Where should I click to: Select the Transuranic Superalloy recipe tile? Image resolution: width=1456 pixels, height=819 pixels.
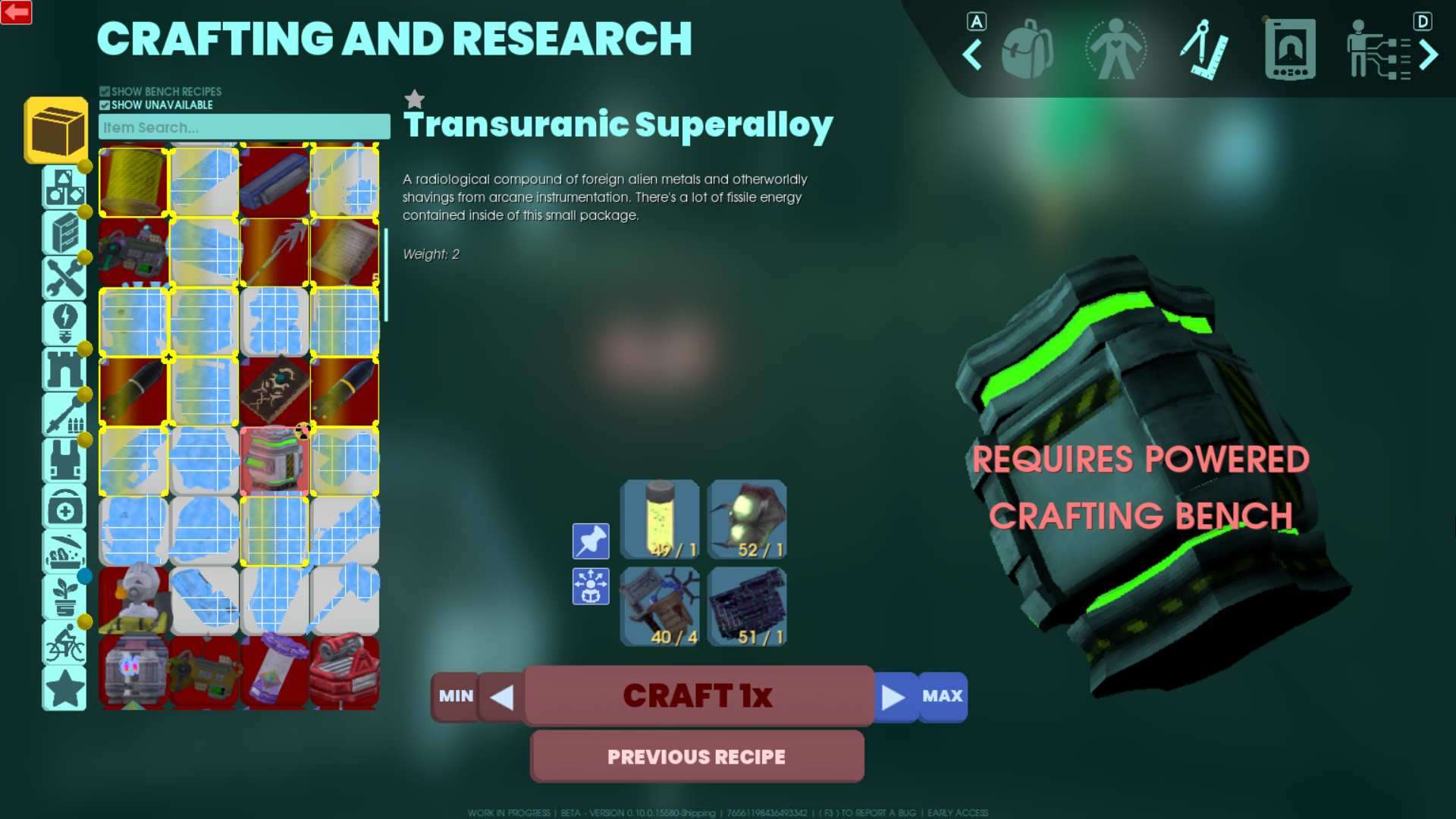[x=275, y=460]
